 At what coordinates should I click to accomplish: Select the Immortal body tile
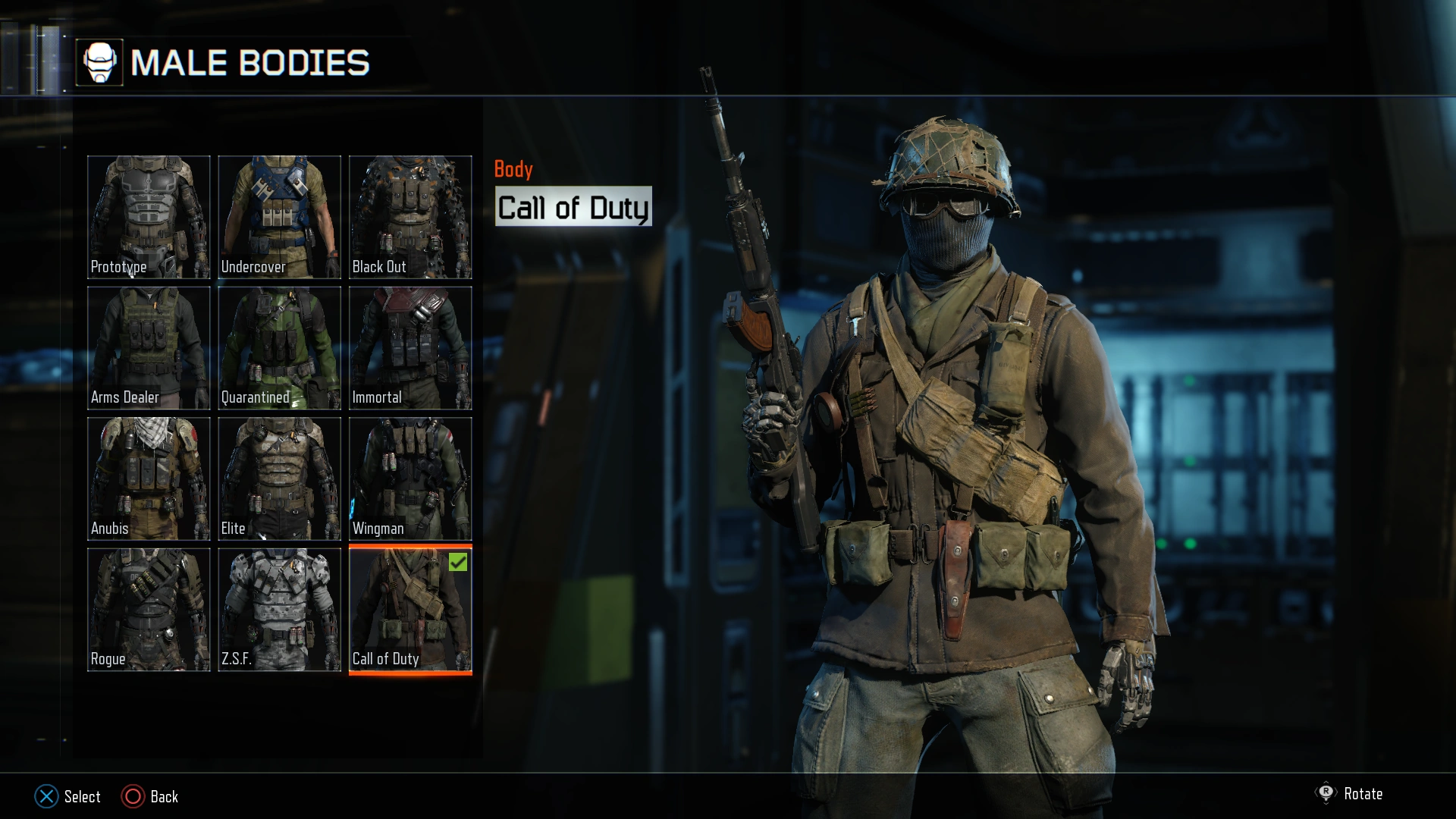tap(410, 348)
